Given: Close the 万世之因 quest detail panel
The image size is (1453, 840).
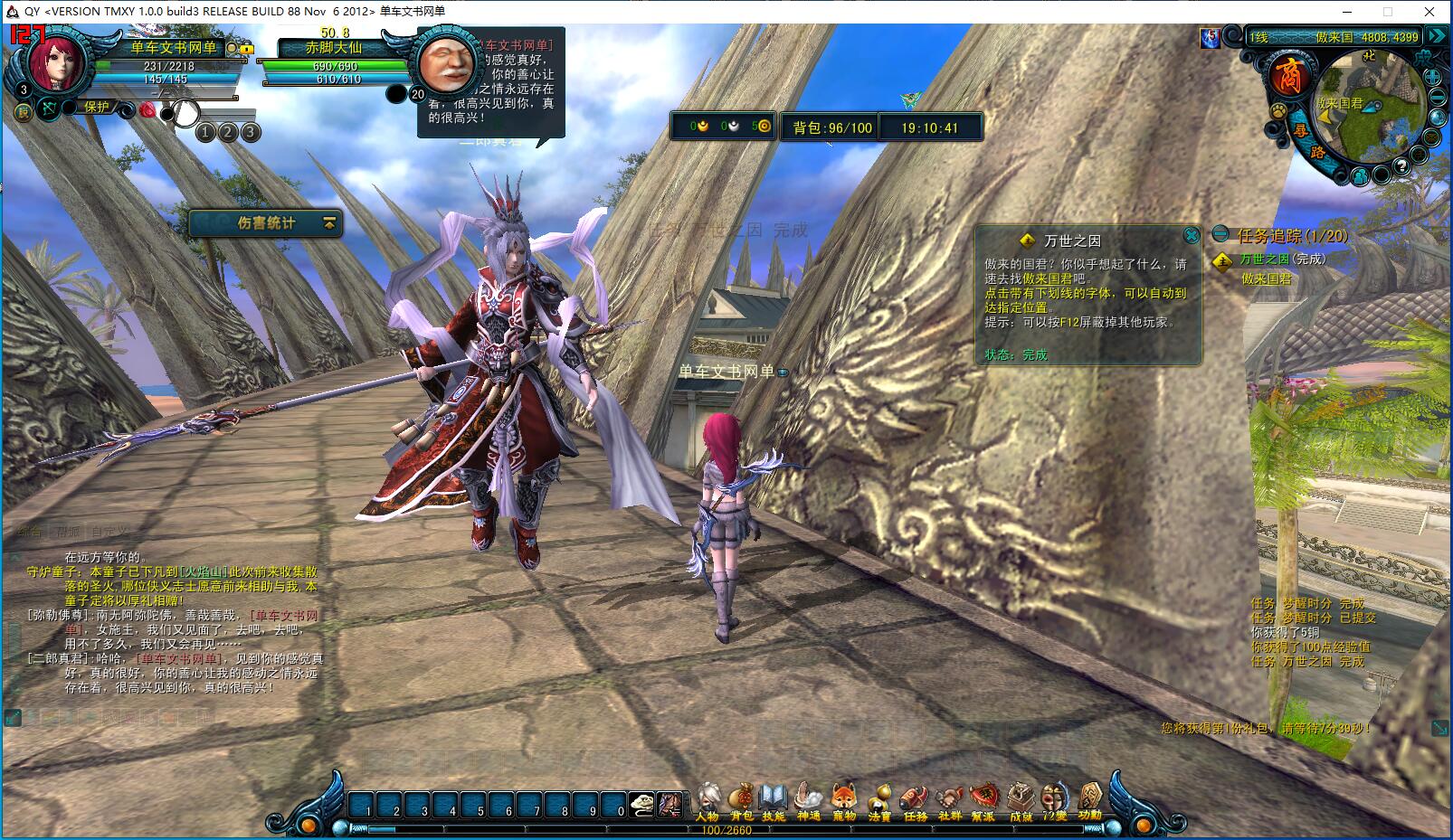Looking at the screenshot, I should (1192, 236).
